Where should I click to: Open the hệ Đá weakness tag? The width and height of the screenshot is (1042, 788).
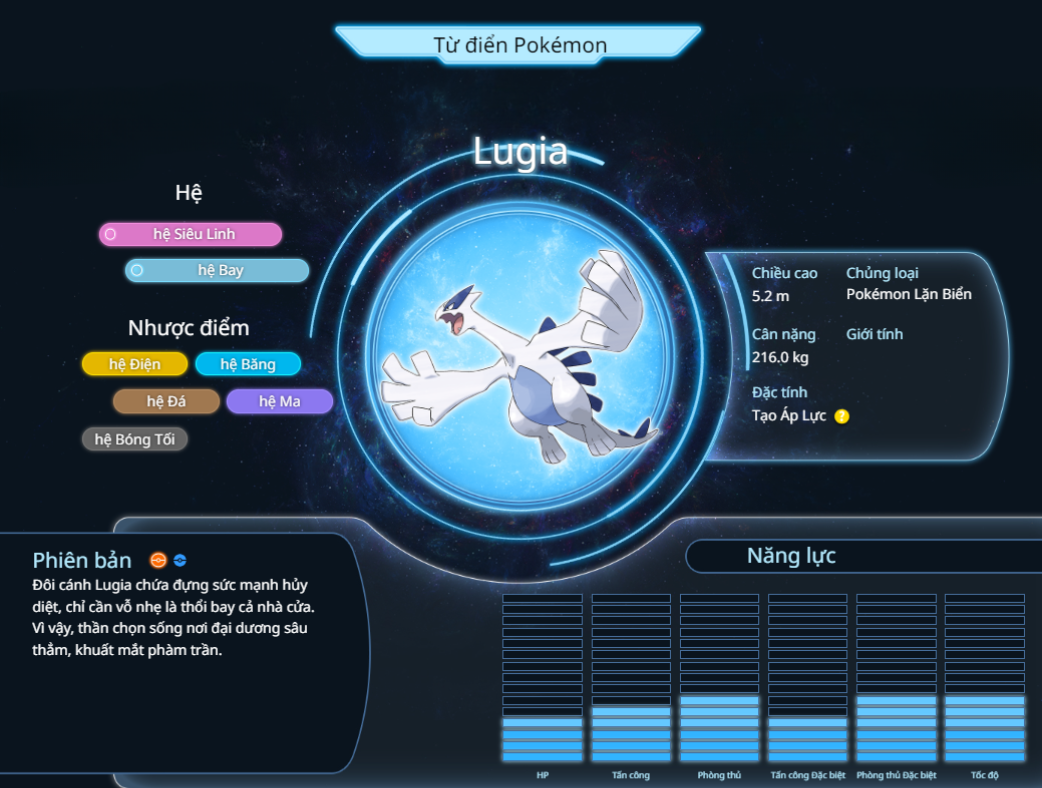[166, 401]
